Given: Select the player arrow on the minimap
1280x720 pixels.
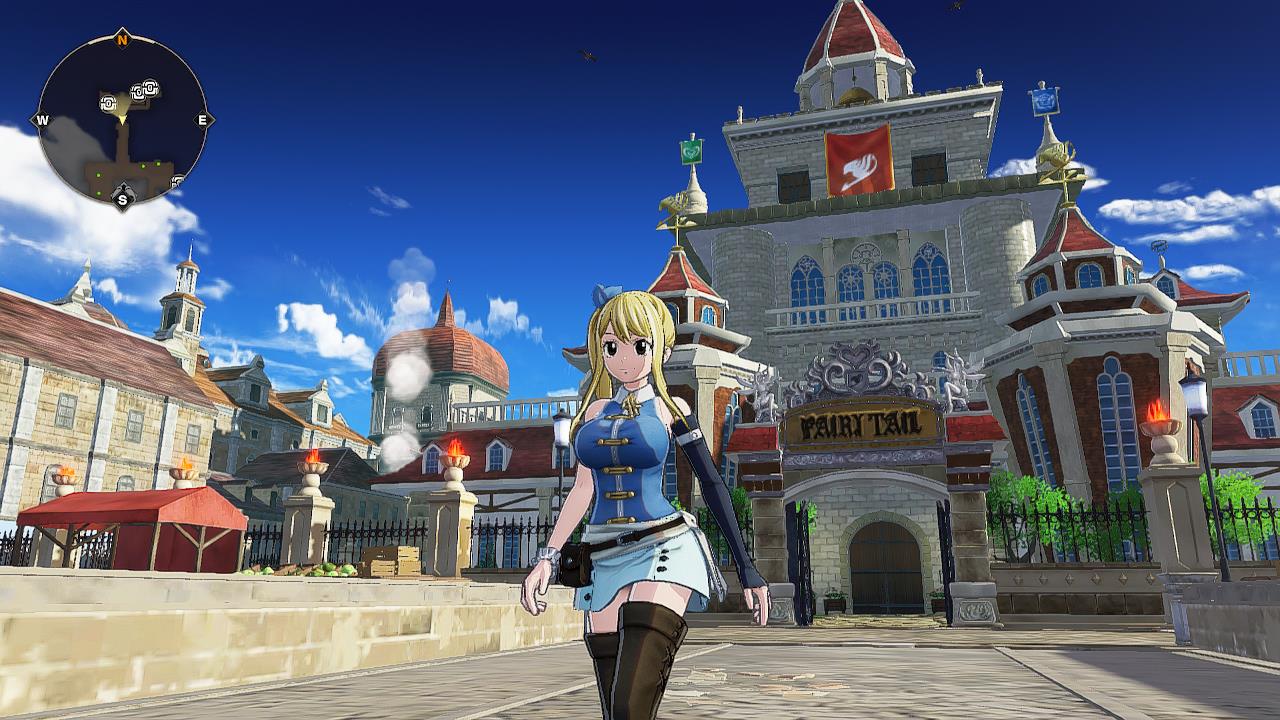Looking at the screenshot, I should coord(123,119).
